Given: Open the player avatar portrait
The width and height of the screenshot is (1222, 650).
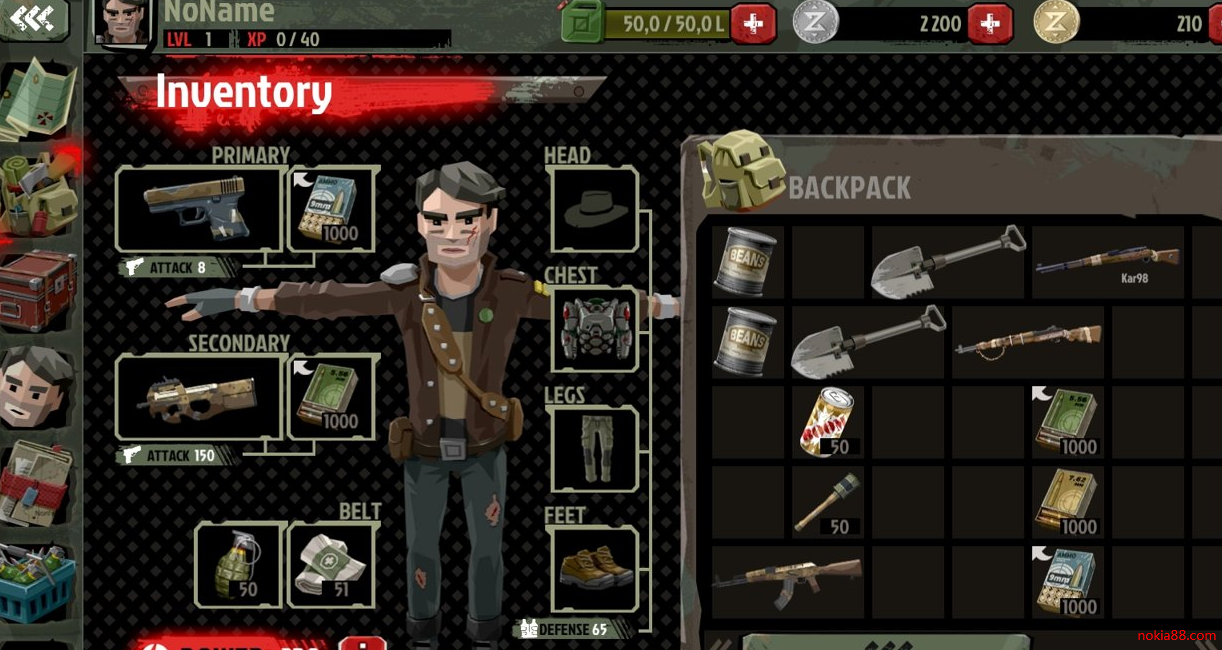Looking at the screenshot, I should click(122, 22).
